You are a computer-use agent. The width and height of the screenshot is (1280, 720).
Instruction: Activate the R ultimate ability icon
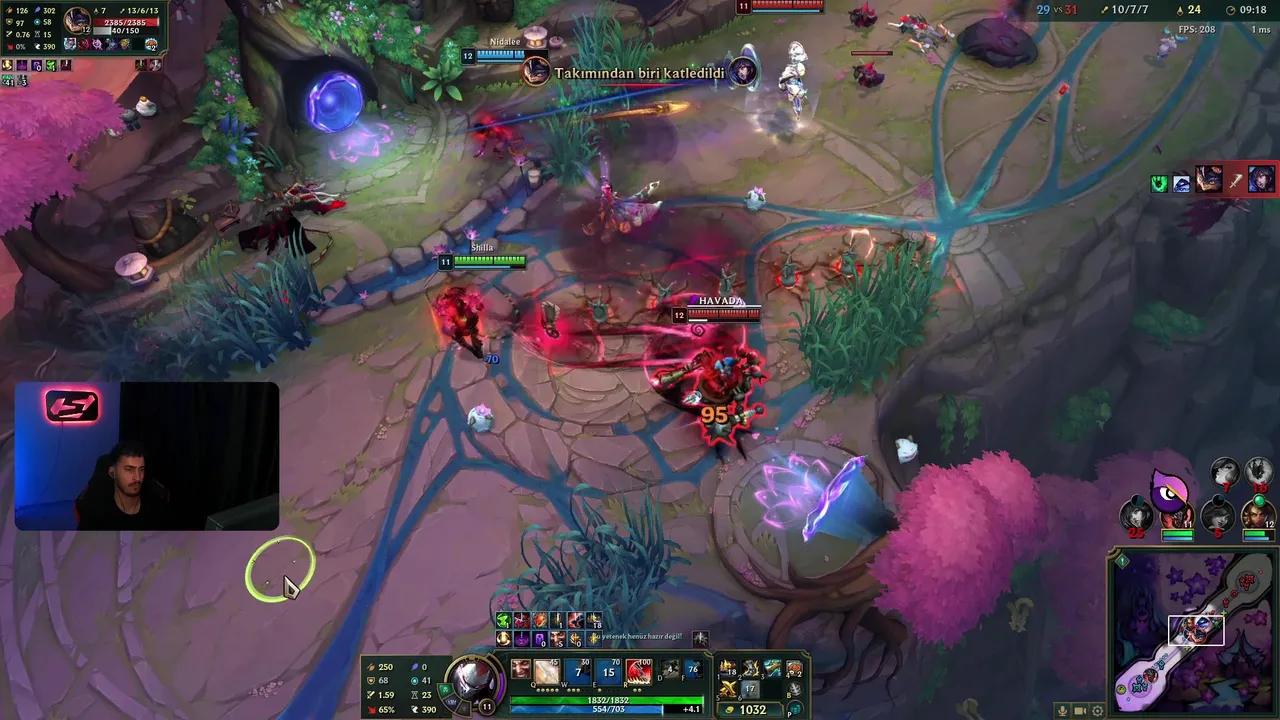coord(637,672)
